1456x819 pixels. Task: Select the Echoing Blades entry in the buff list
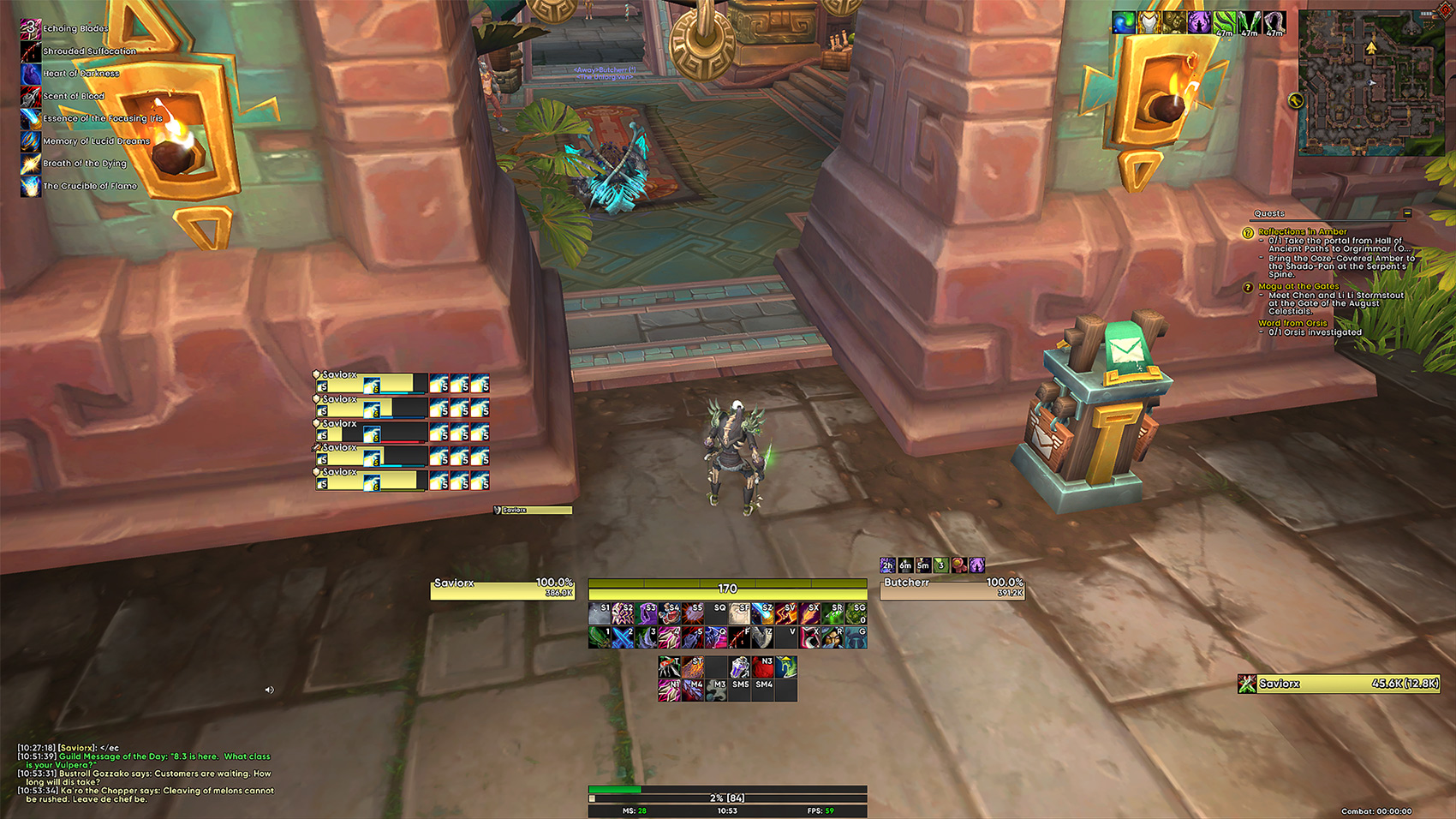[x=75, y=29]
